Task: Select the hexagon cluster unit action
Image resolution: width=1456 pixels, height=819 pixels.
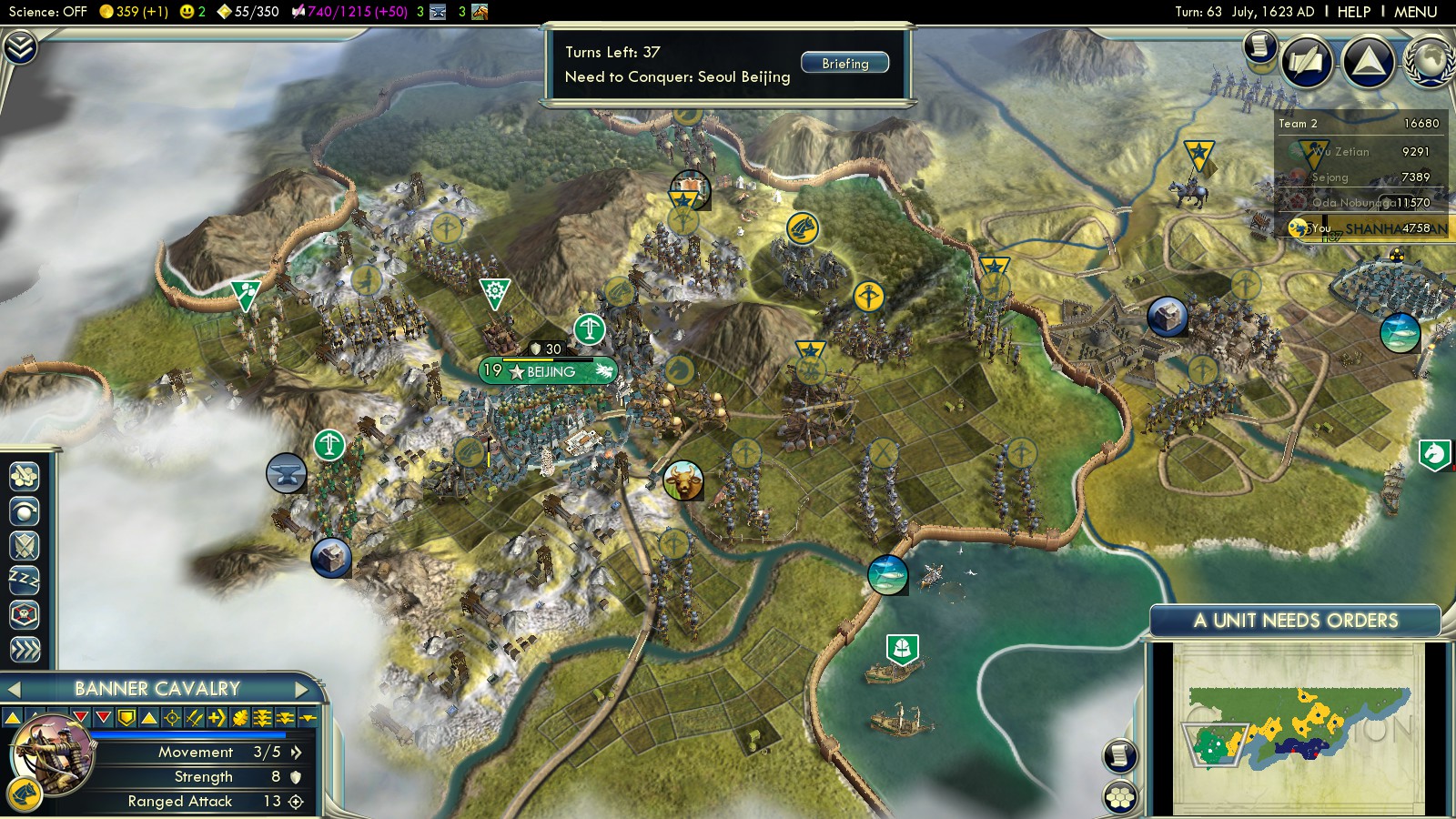Action: (x=24, y=475)
